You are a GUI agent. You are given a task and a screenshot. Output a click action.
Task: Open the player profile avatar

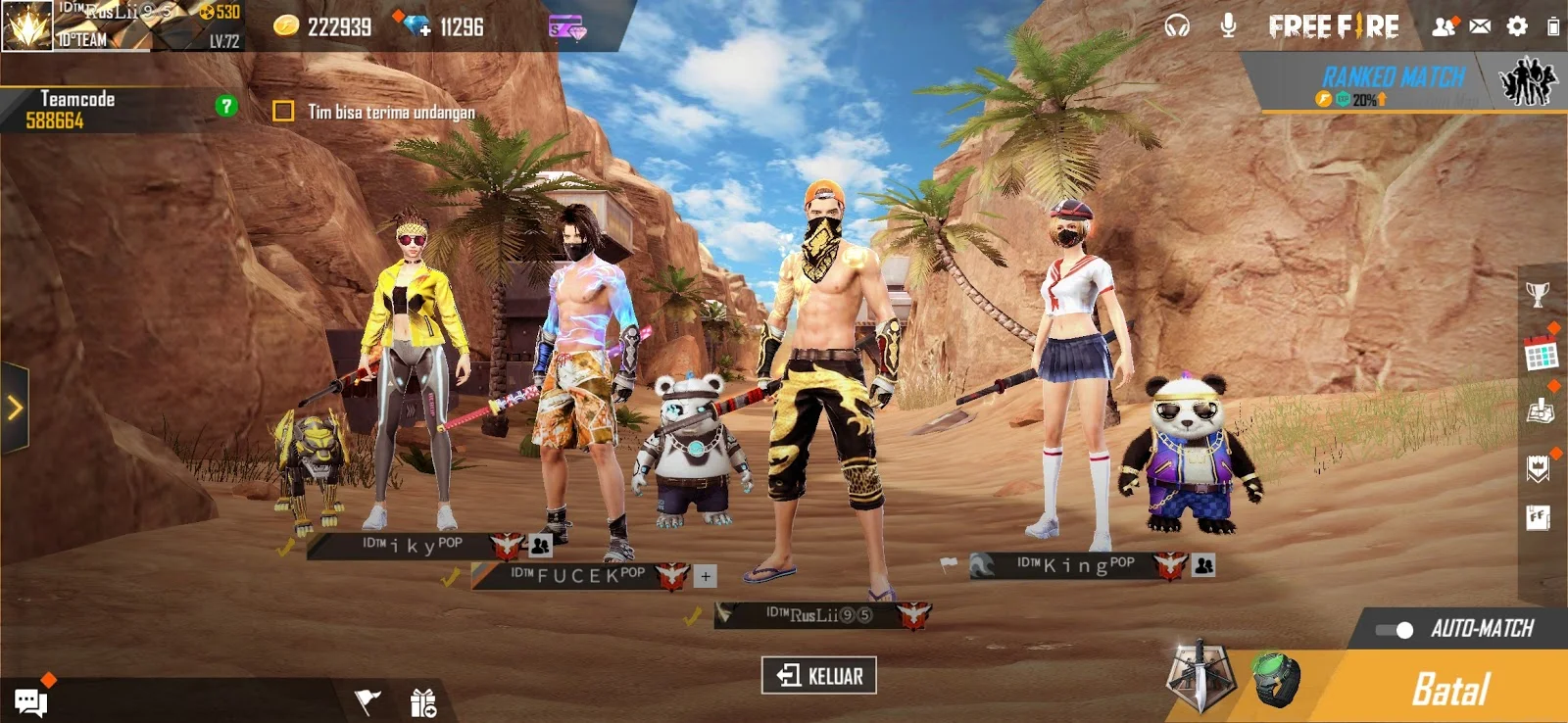(x=26, y=25)
